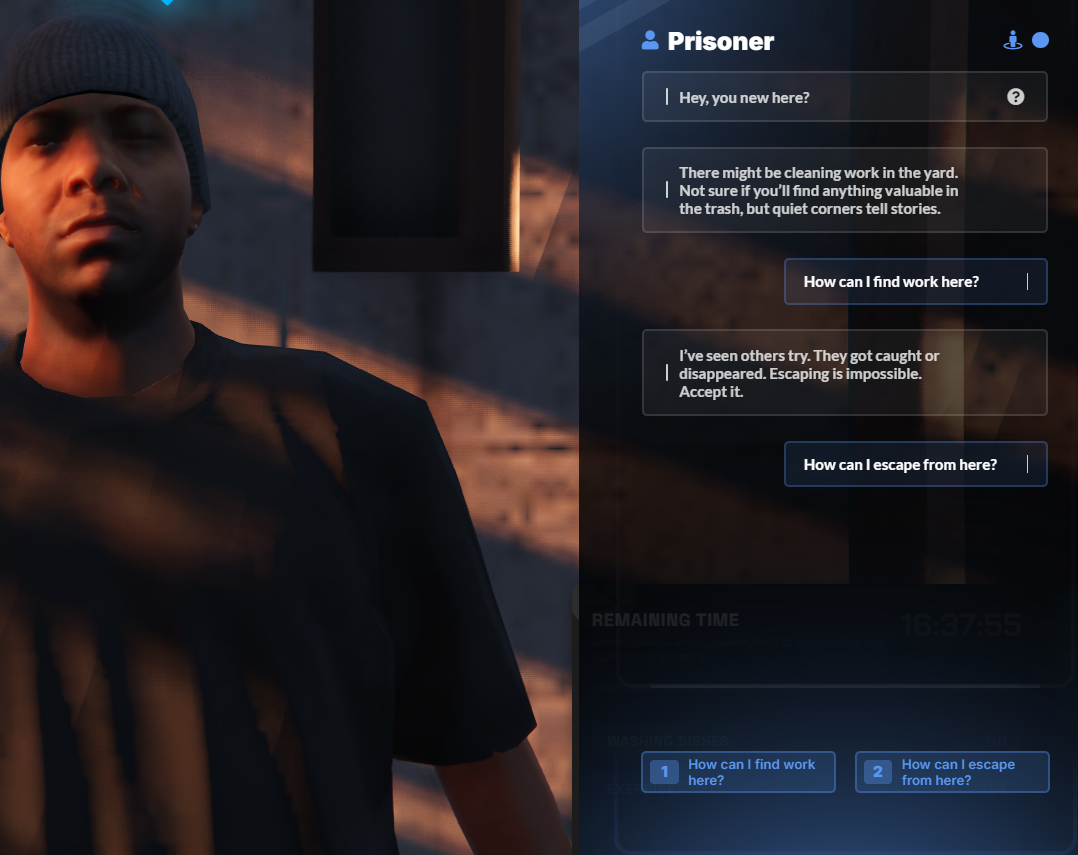Click the blue circle icon in the header

tap(1040, 40)
